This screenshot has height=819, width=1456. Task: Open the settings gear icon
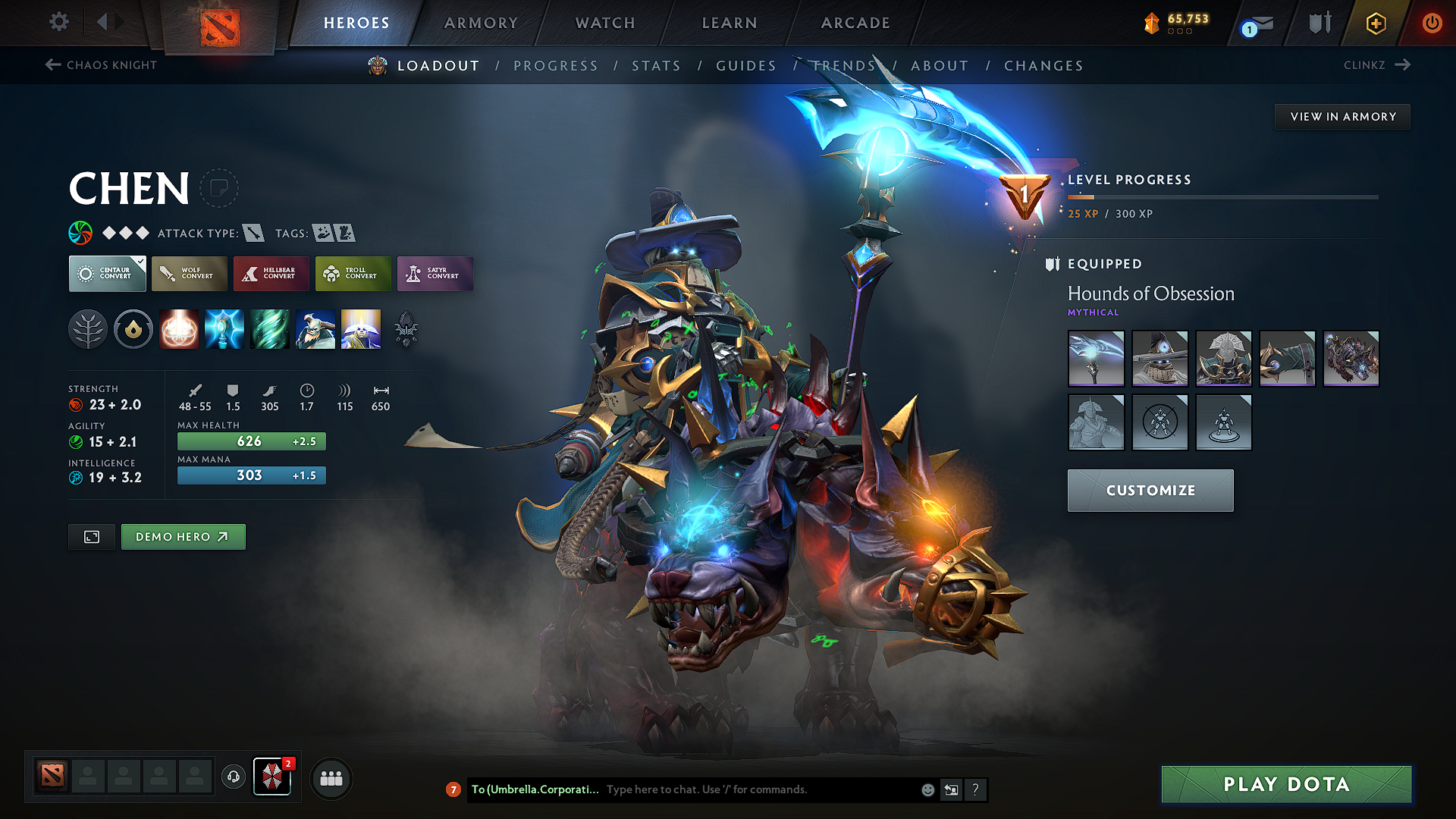pyautogui.click(x=58, y=22)
